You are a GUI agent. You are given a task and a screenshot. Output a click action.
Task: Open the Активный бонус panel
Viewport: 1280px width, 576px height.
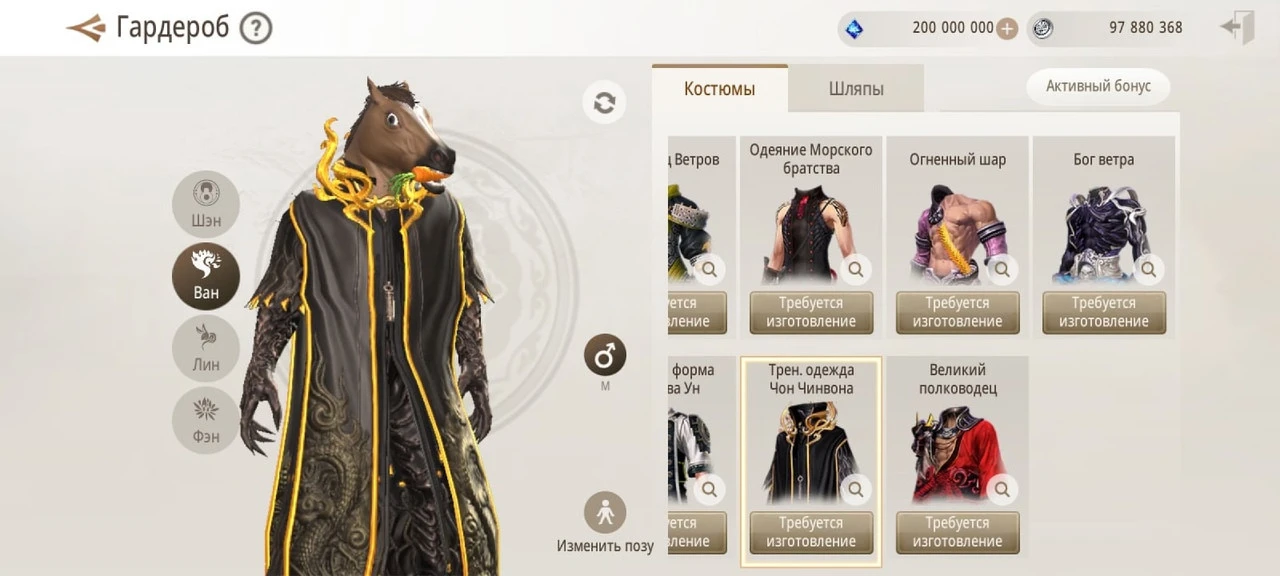(1098, 86)
